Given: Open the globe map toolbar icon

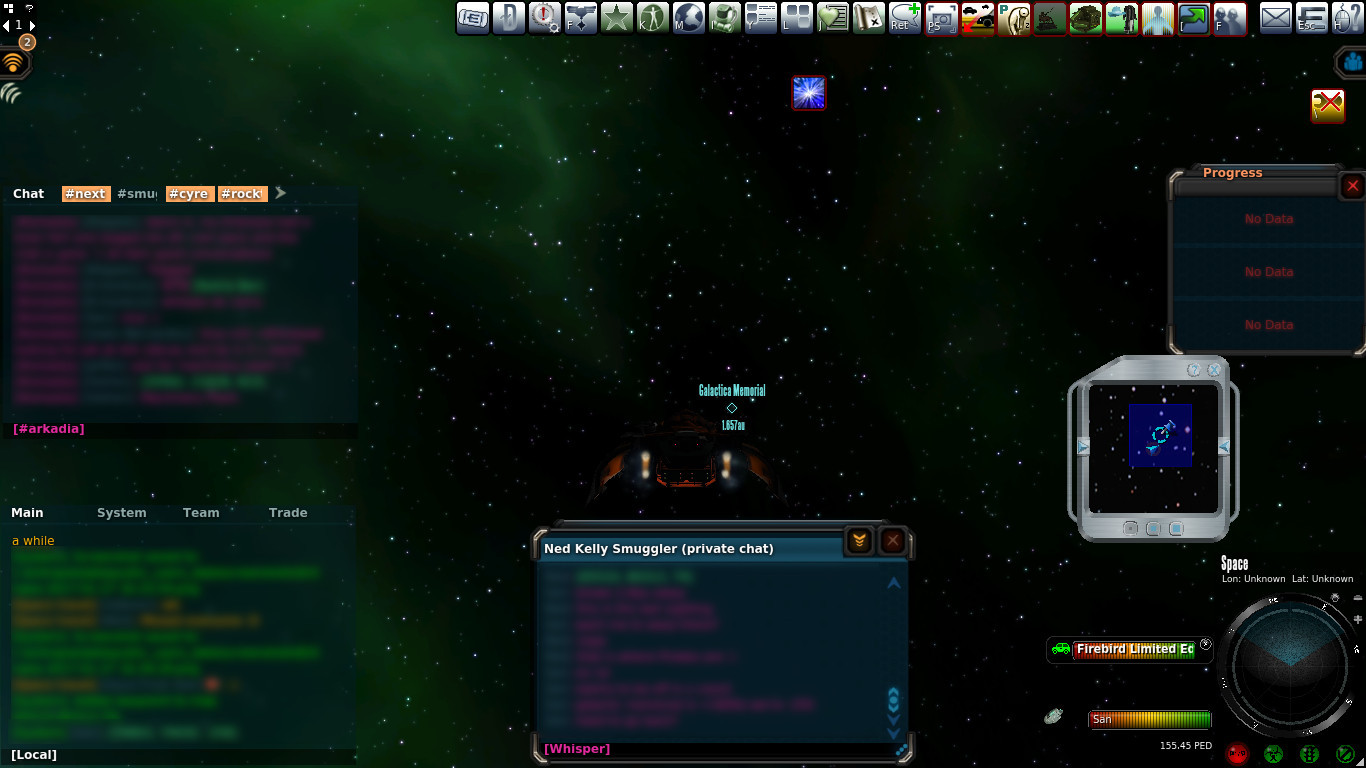Looking at the screenshot, I should [x=689, y=18].
